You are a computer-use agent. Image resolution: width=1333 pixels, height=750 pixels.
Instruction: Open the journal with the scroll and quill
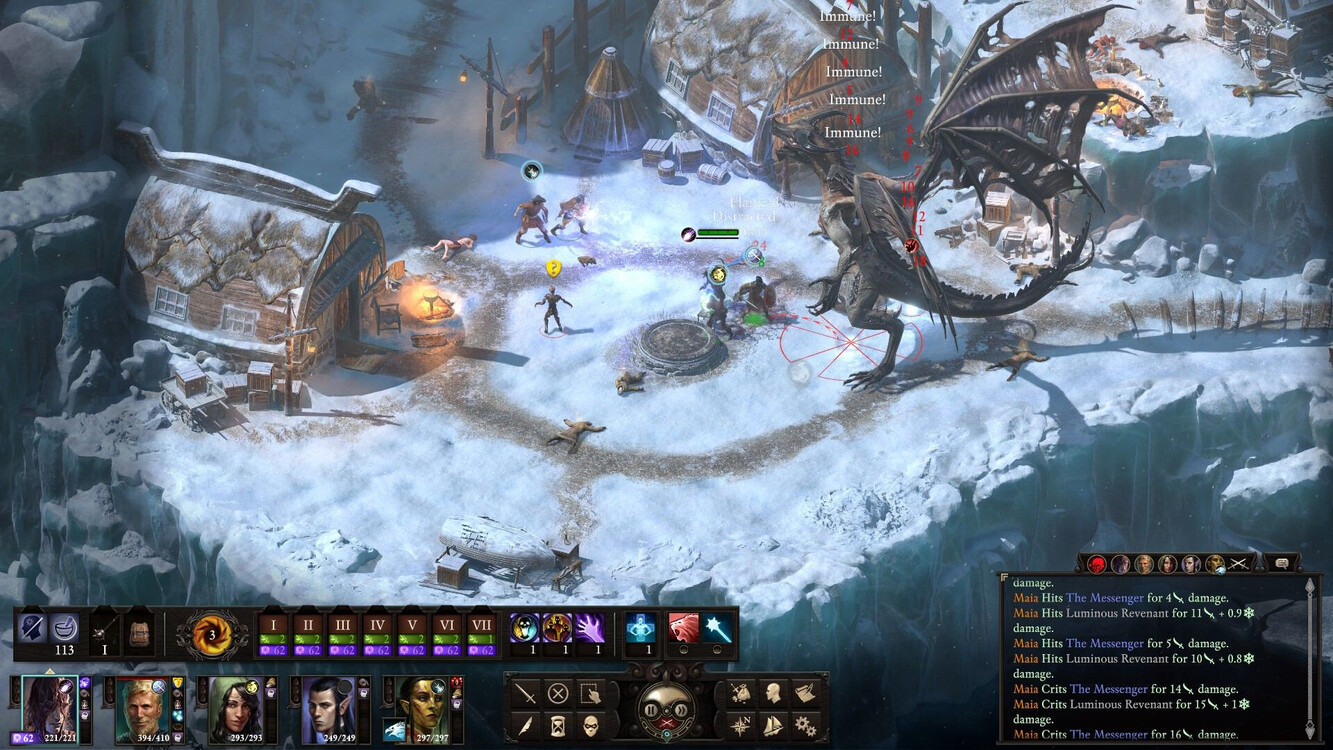(x=805, y=693)
